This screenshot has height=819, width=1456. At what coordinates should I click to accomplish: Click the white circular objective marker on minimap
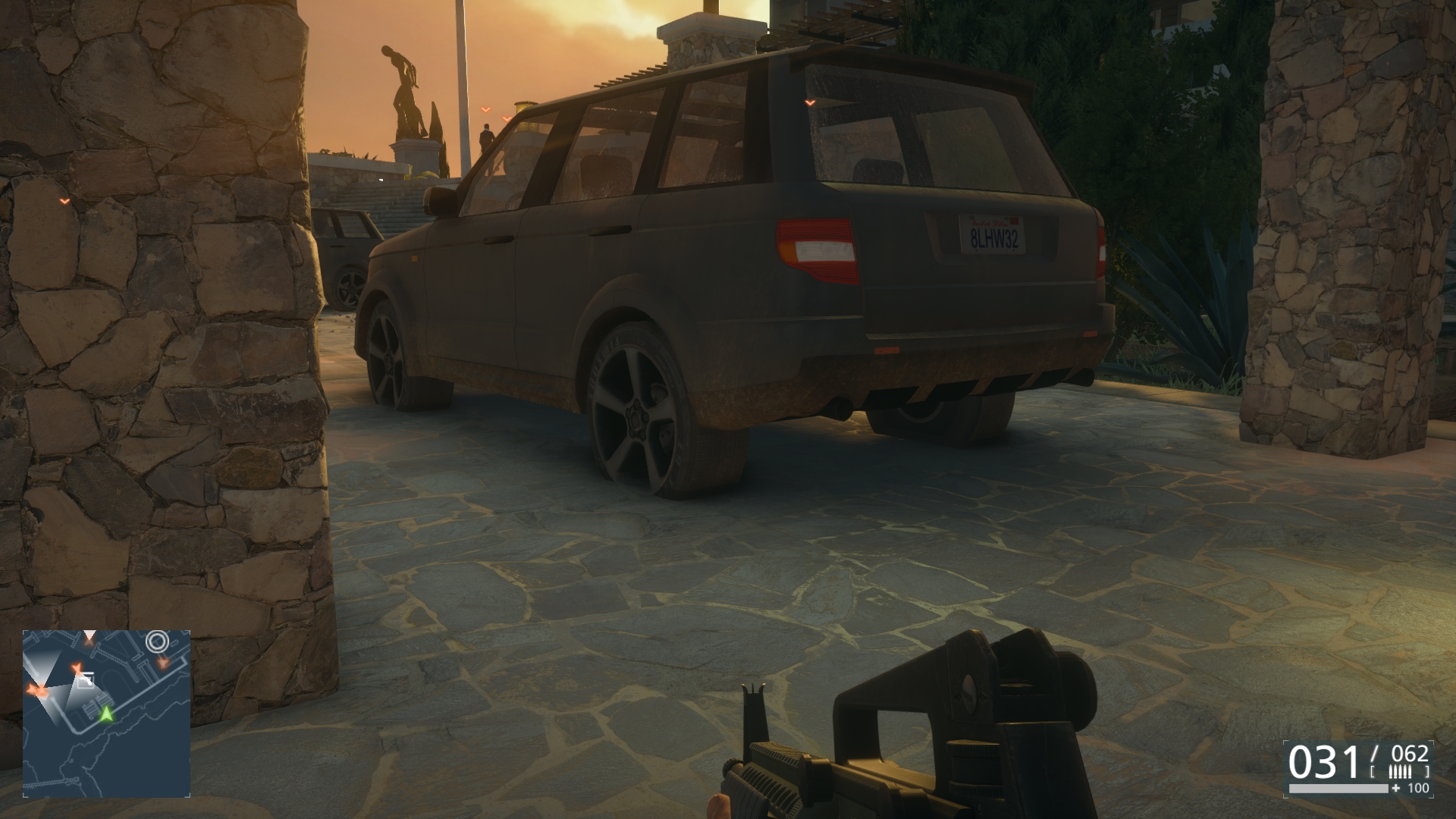pyautogui.click(x=157, y=642)
